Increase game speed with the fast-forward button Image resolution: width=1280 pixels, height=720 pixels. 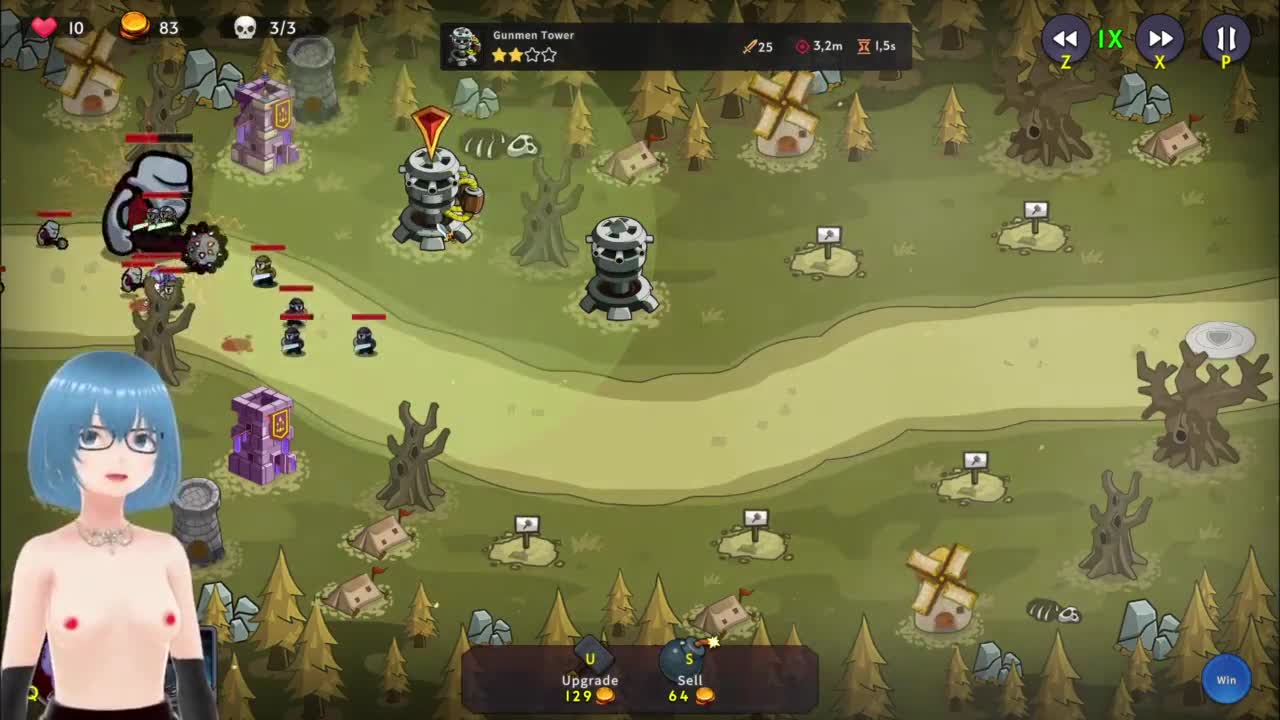(x=1160, y=40)
